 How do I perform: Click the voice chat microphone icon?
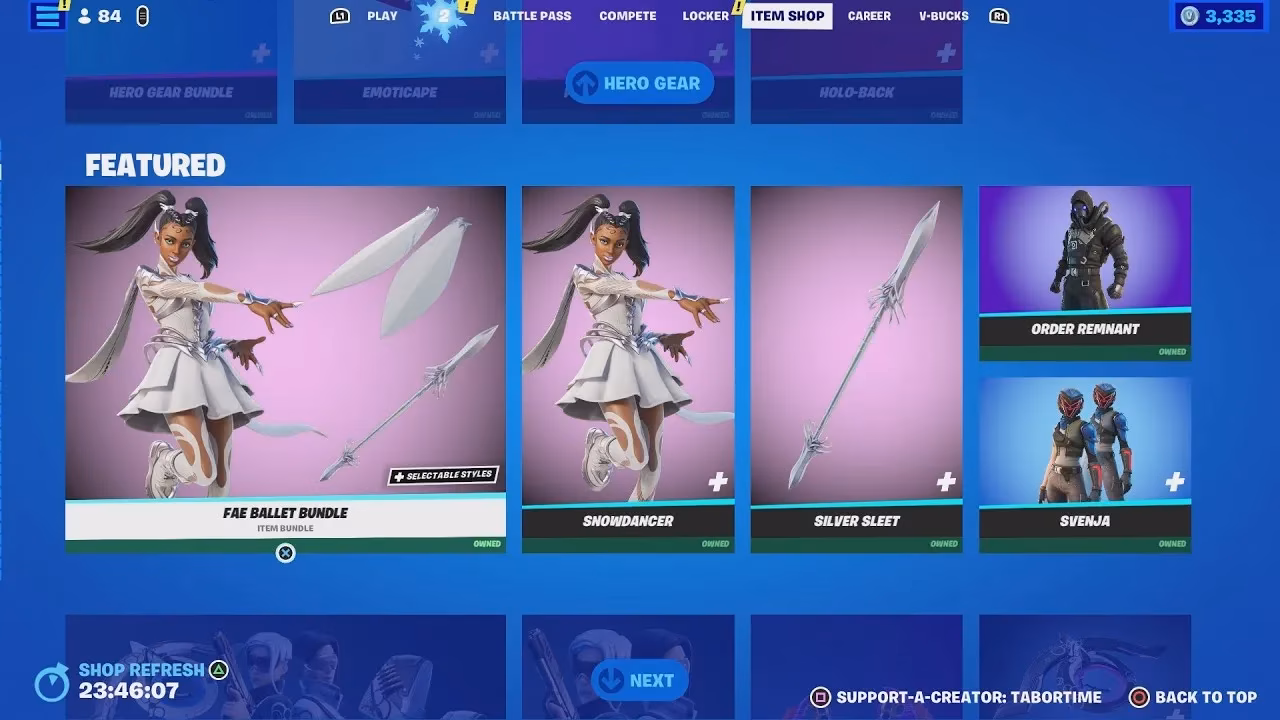coord(143,16)
